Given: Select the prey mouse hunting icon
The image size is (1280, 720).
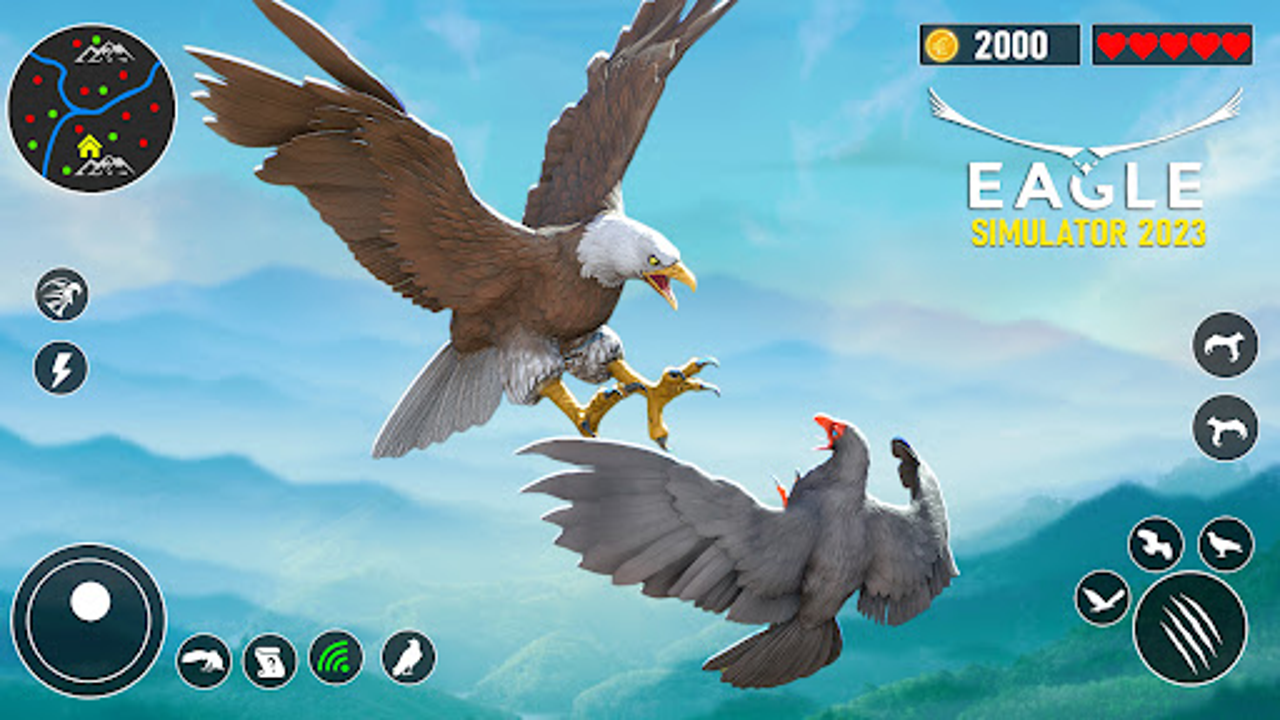Looking at the screenshot, I should [x=203, y=659].
